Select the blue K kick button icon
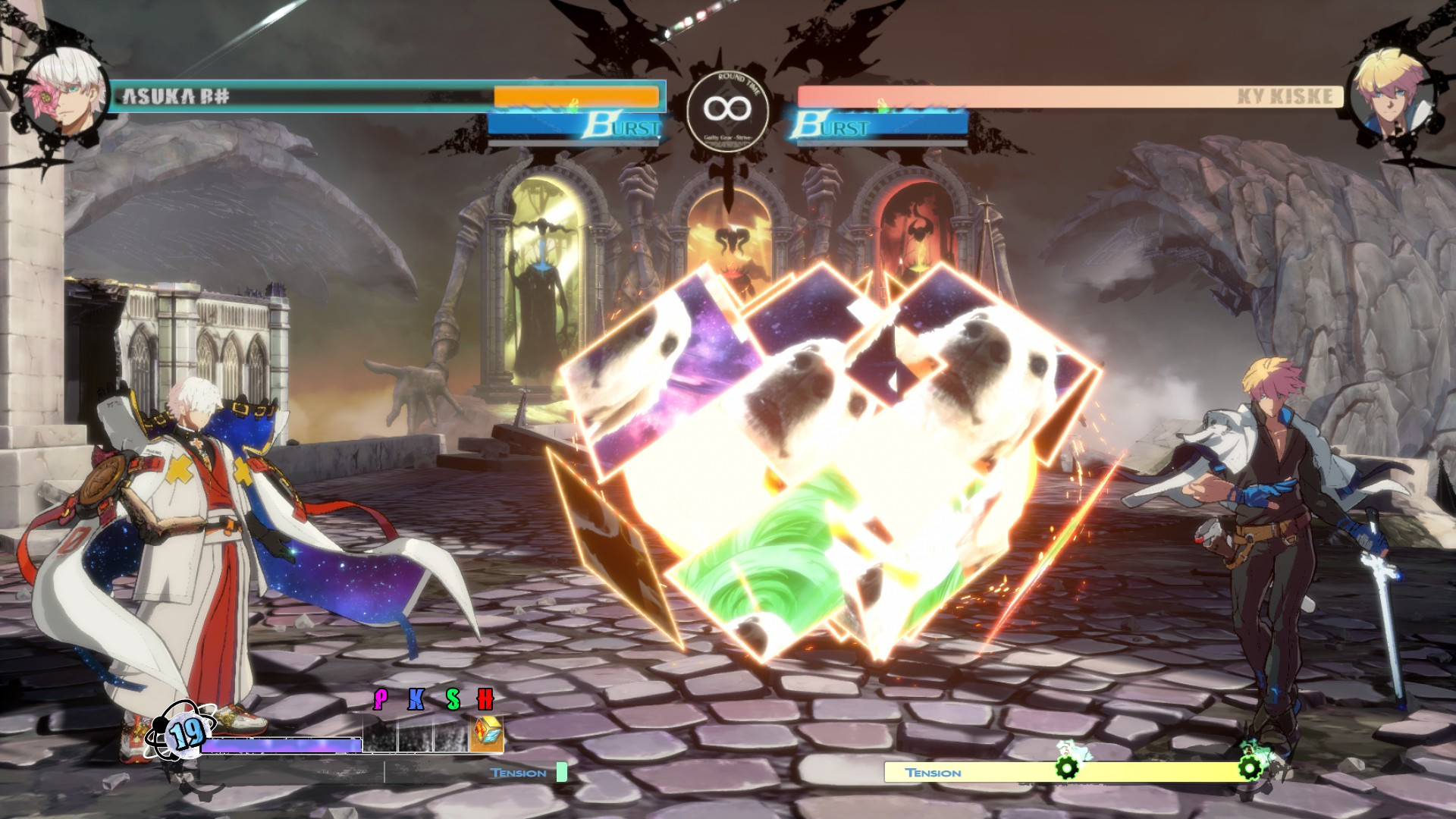This screenshot has height=819, width=1456. click(415, 698)
